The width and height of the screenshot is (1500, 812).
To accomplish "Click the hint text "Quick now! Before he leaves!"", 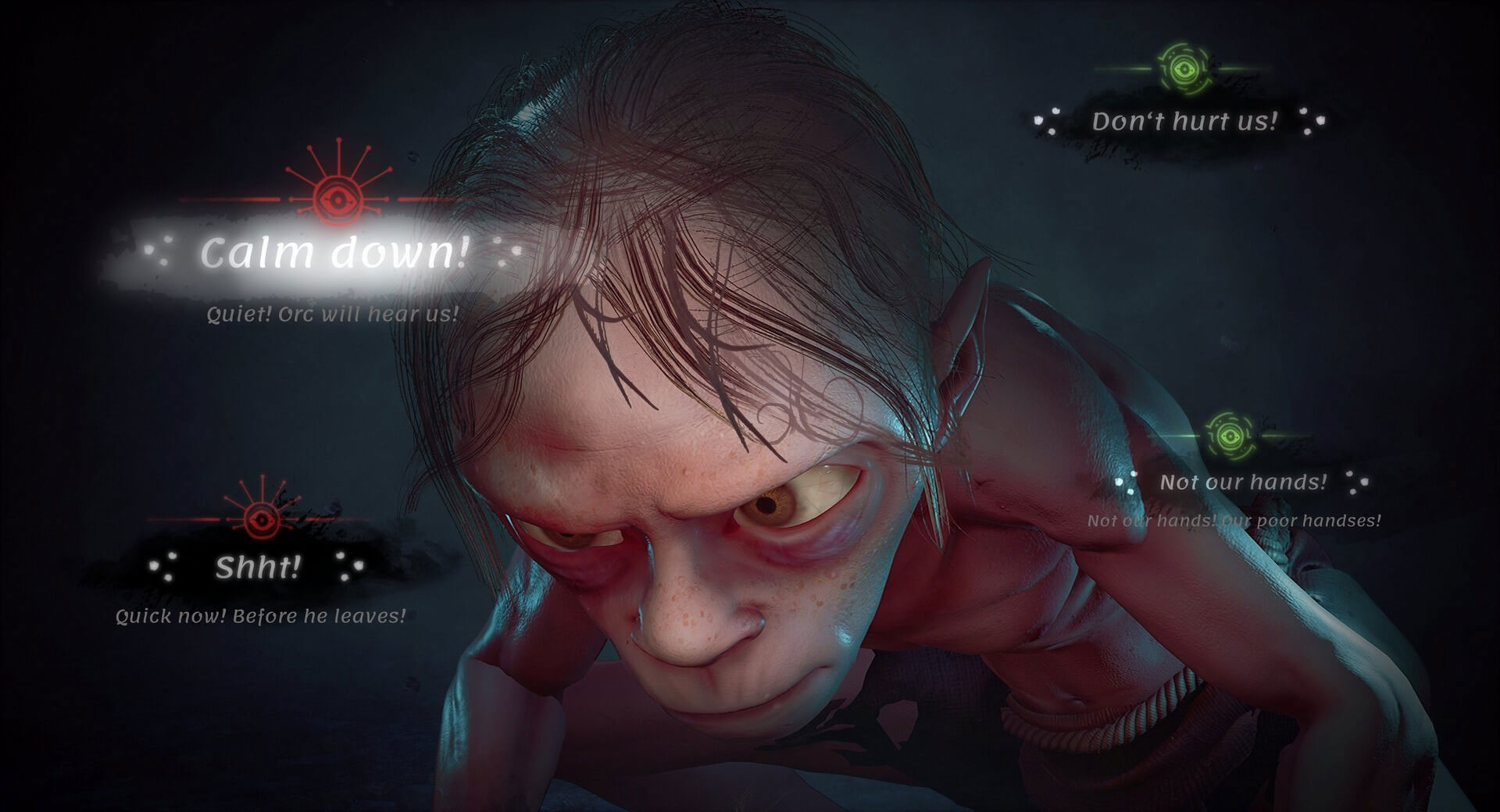I will click(x=260, y=616).
